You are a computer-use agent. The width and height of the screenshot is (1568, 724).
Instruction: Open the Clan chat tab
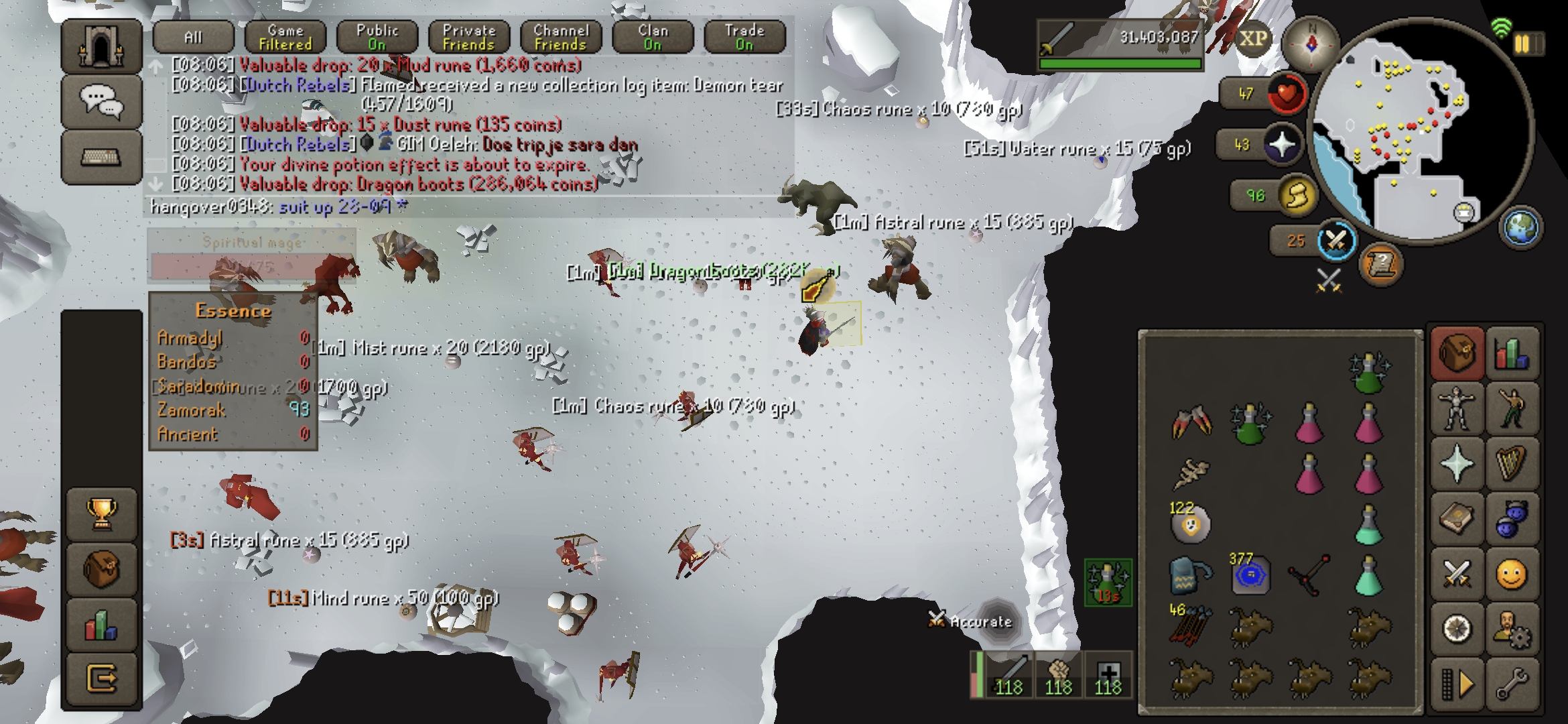point(653,38)
